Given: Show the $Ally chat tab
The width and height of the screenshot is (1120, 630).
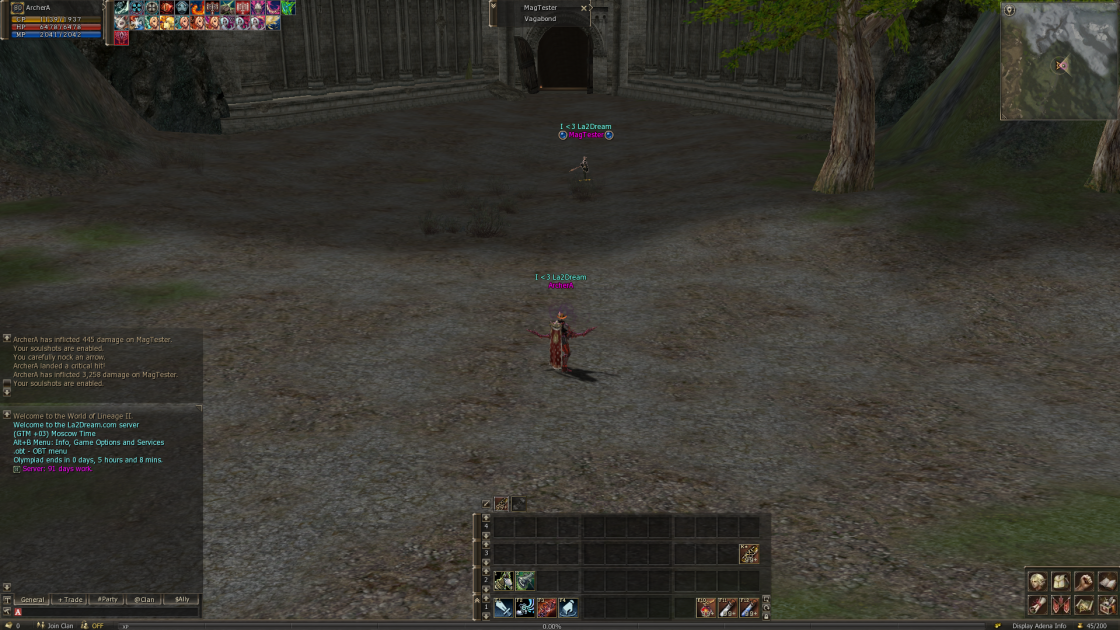Looking at the screenshot, I should click(x=181, y=600).
